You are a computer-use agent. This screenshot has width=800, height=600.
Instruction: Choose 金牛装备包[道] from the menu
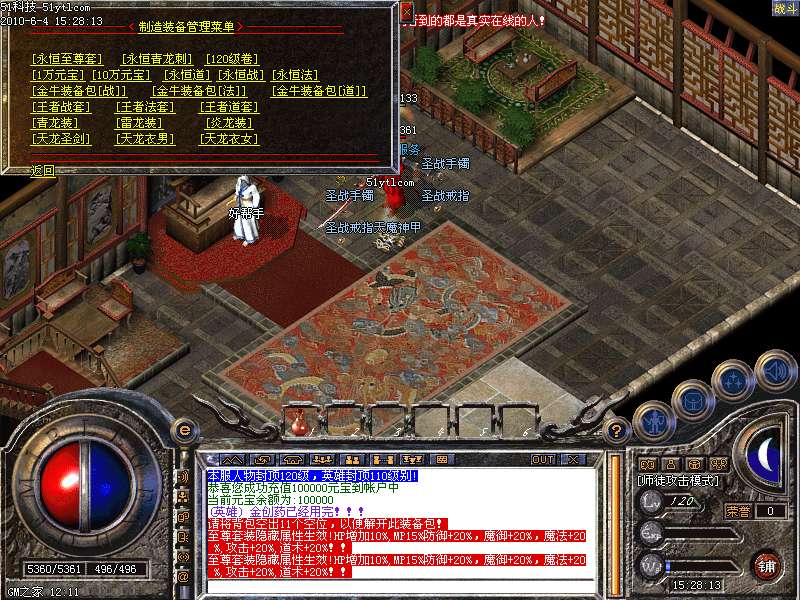click(319, 91)
